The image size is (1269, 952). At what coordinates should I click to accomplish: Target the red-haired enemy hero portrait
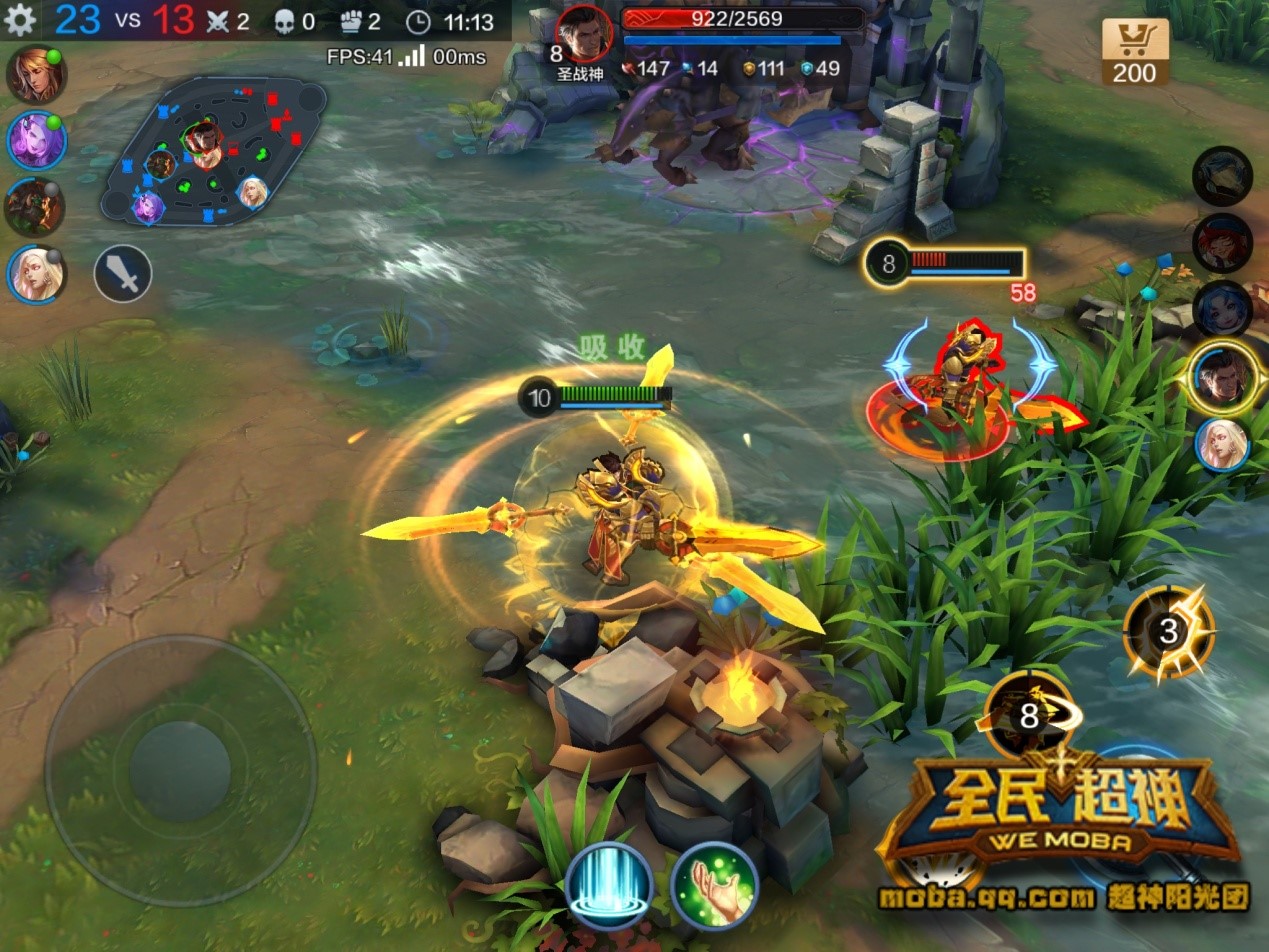tap(1222, 243)
